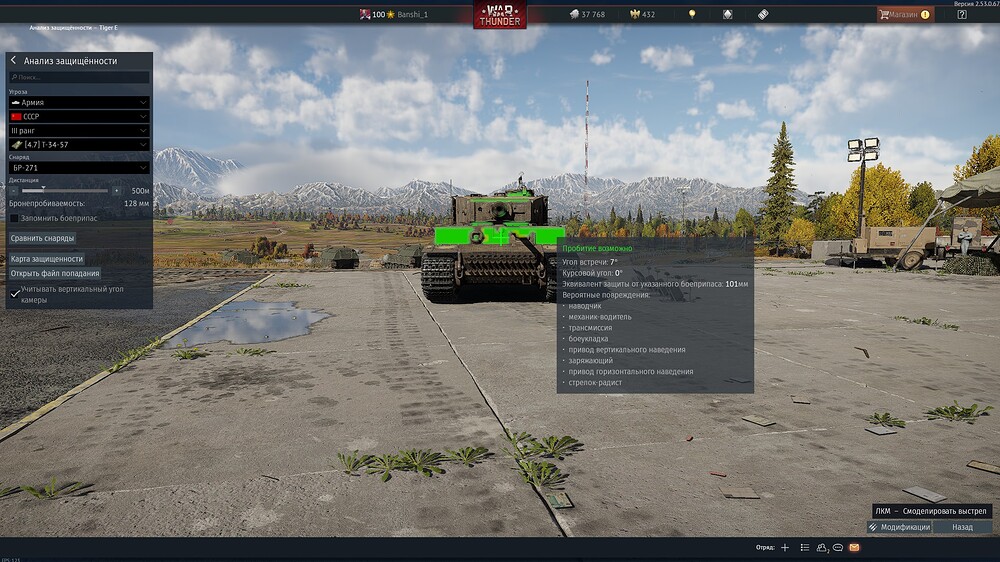The height and width of the screenshot is (562, 1000).
Task: Open the Магазин shop
Action: coord(905,14)
